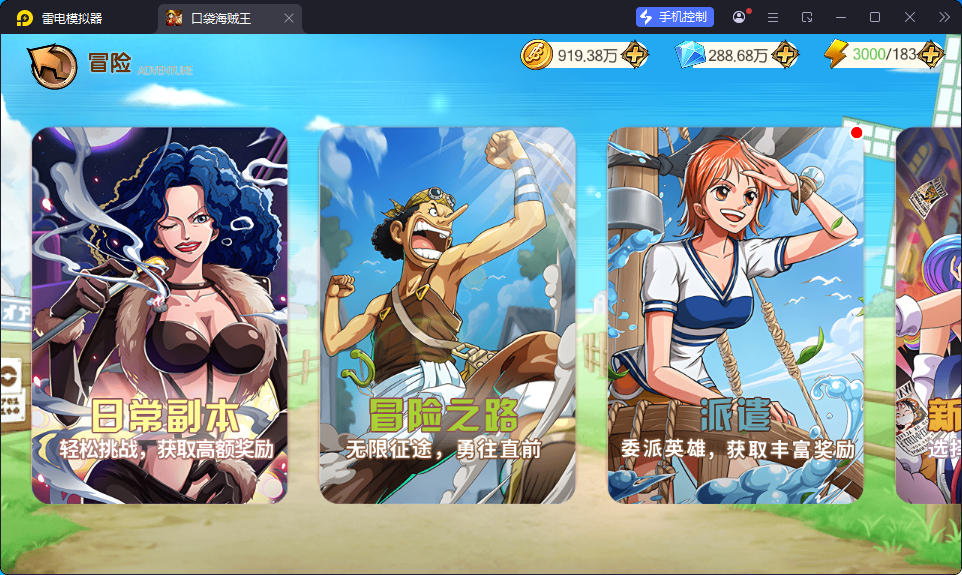This screenshot has height=575, width=962.
Task: Select the 冒险之路 adventure road card
Action: (x=447, y=315)
